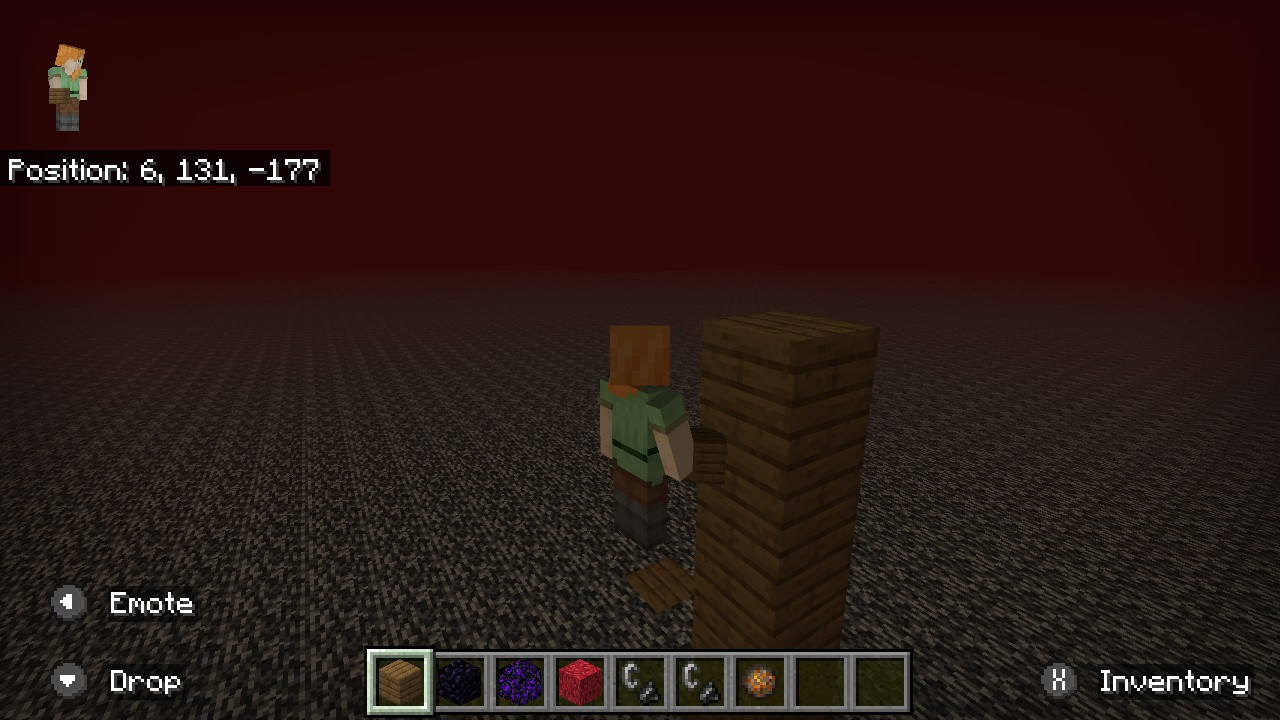Click the Drop button arrow icon
This screenshot has width=1280, height=720.
coord(68,682)
